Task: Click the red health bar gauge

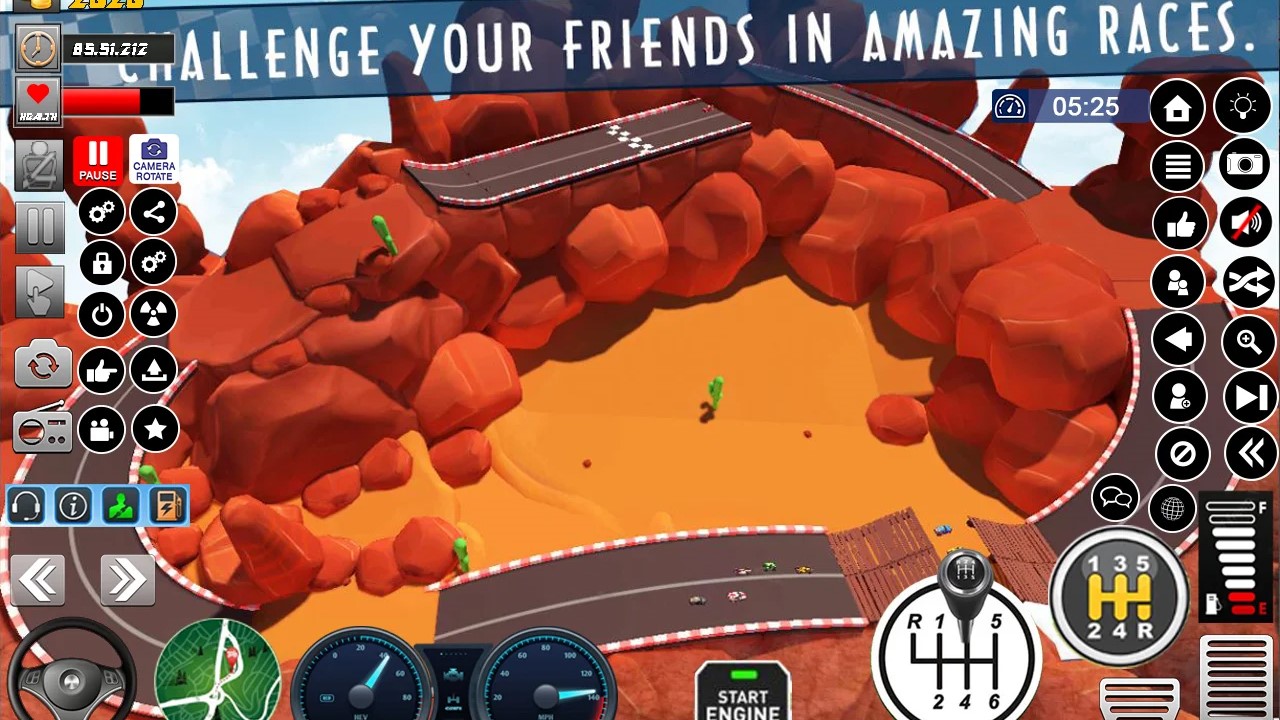Action: click(x=115, y=101)
